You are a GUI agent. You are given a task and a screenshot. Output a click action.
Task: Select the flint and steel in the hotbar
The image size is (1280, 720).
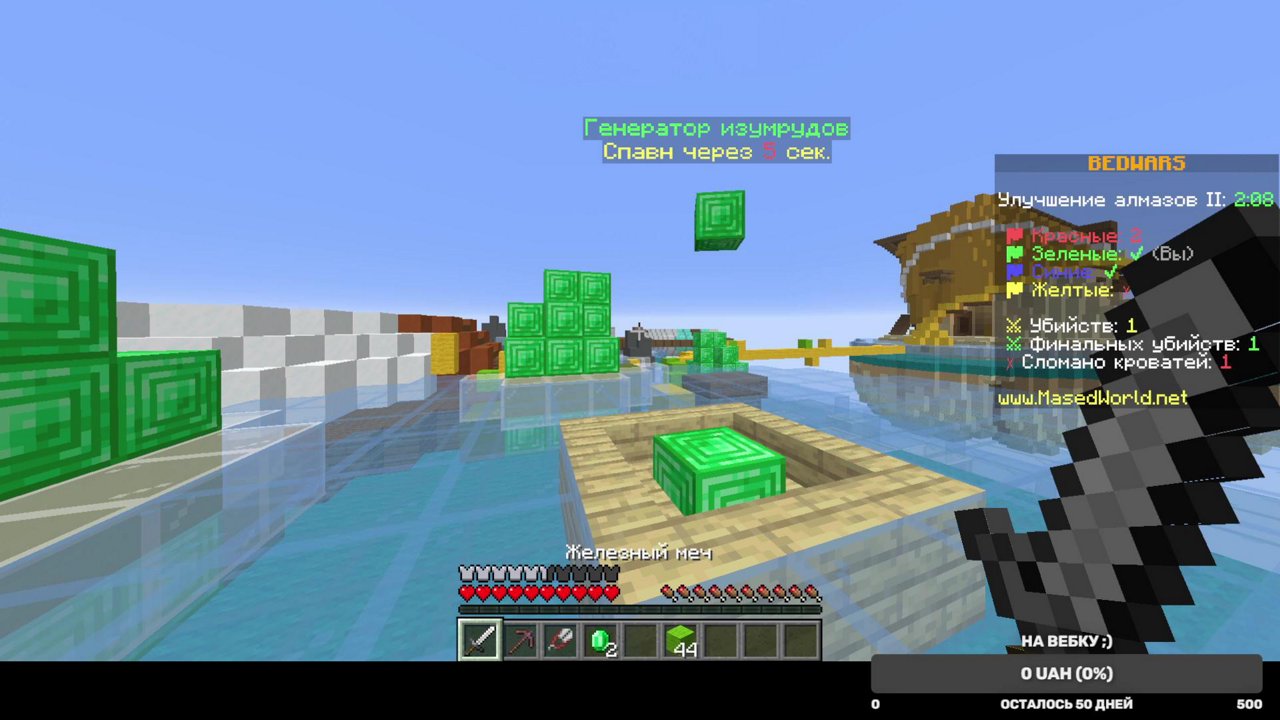560,640
